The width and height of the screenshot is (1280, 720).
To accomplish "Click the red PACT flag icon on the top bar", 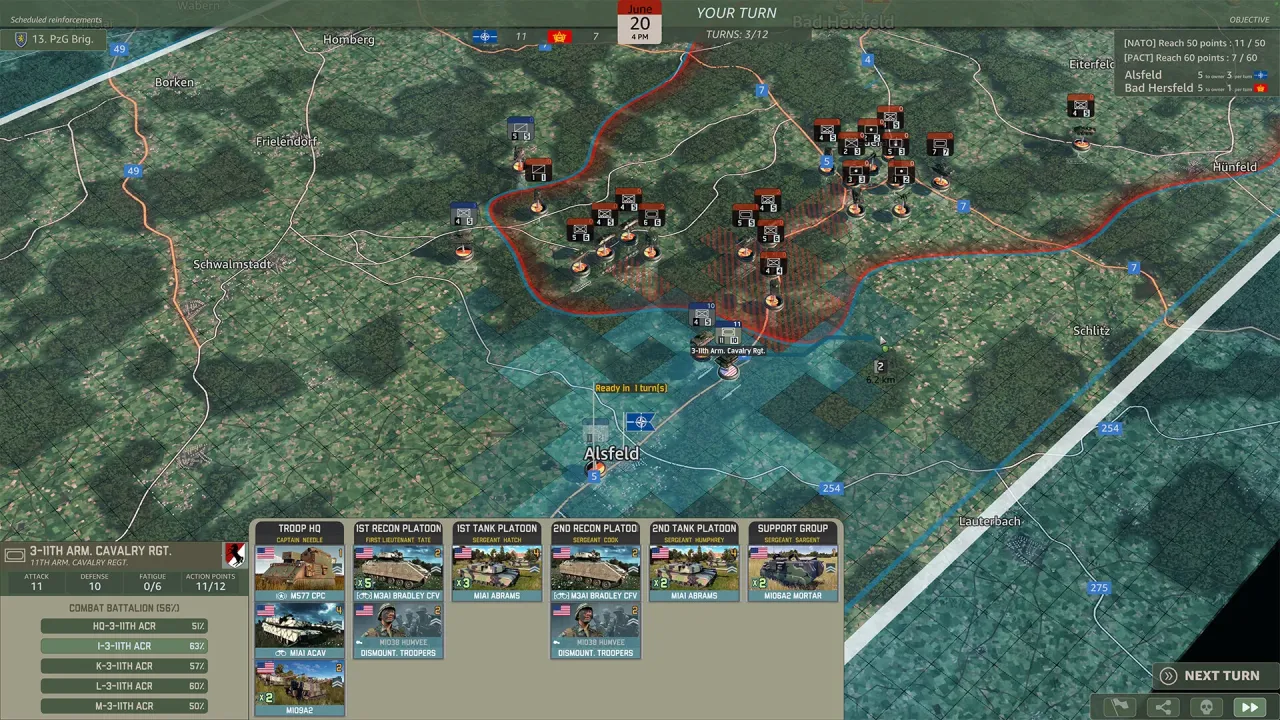I will tap(558, 36).
